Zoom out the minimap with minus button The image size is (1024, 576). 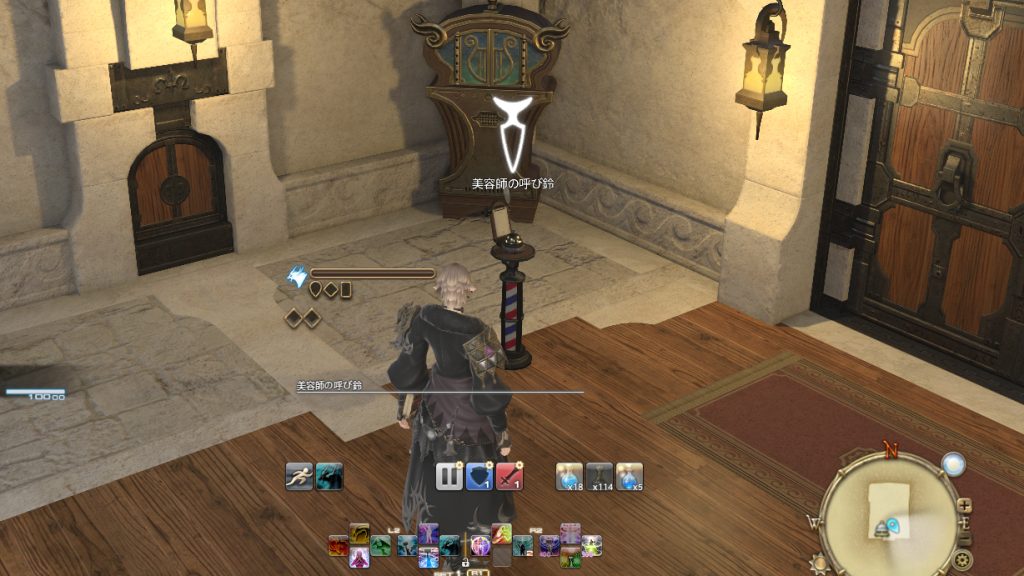(966, 539)
